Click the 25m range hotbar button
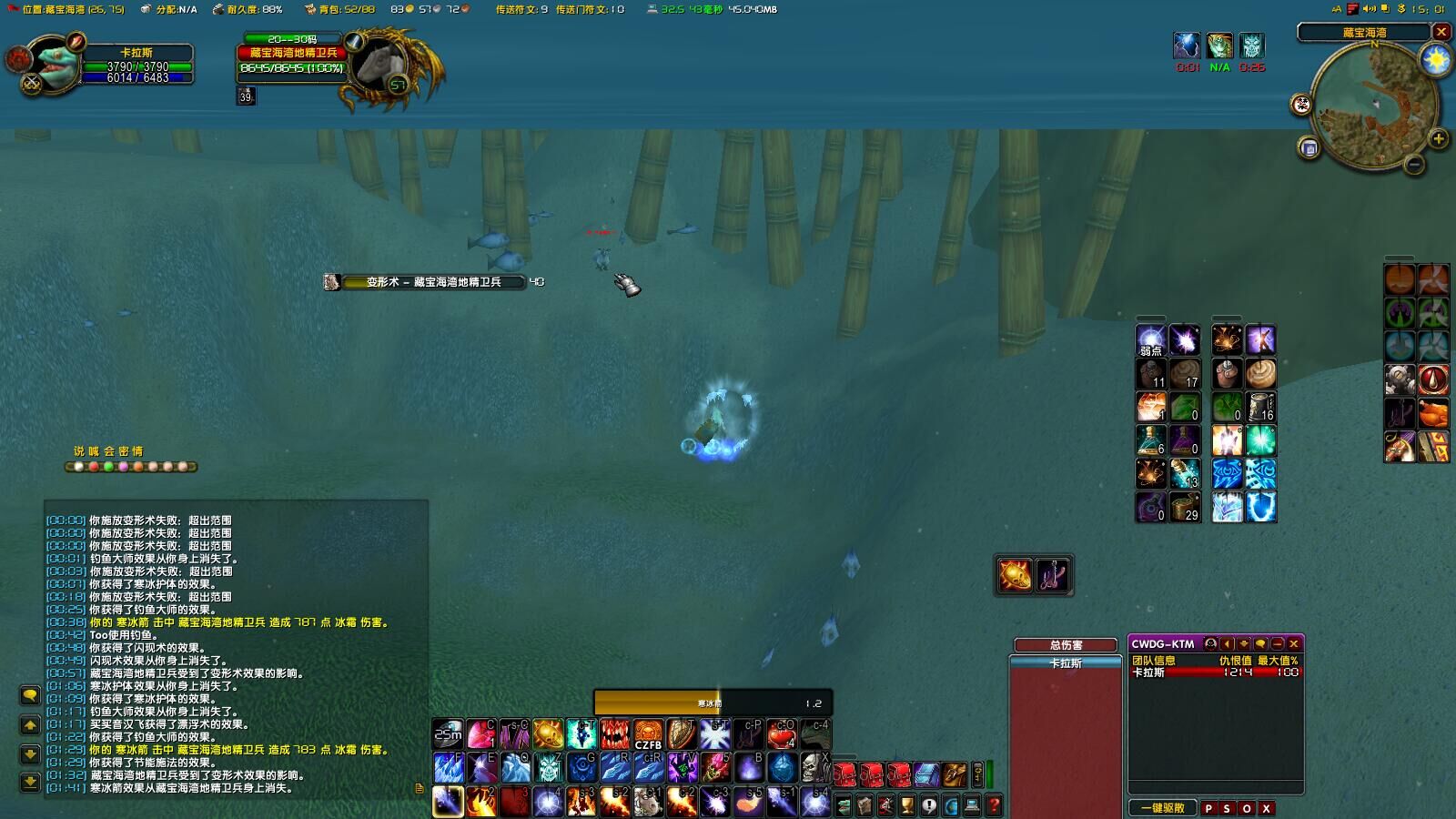This screenshot has height=819, width=1456. (448, 734)
